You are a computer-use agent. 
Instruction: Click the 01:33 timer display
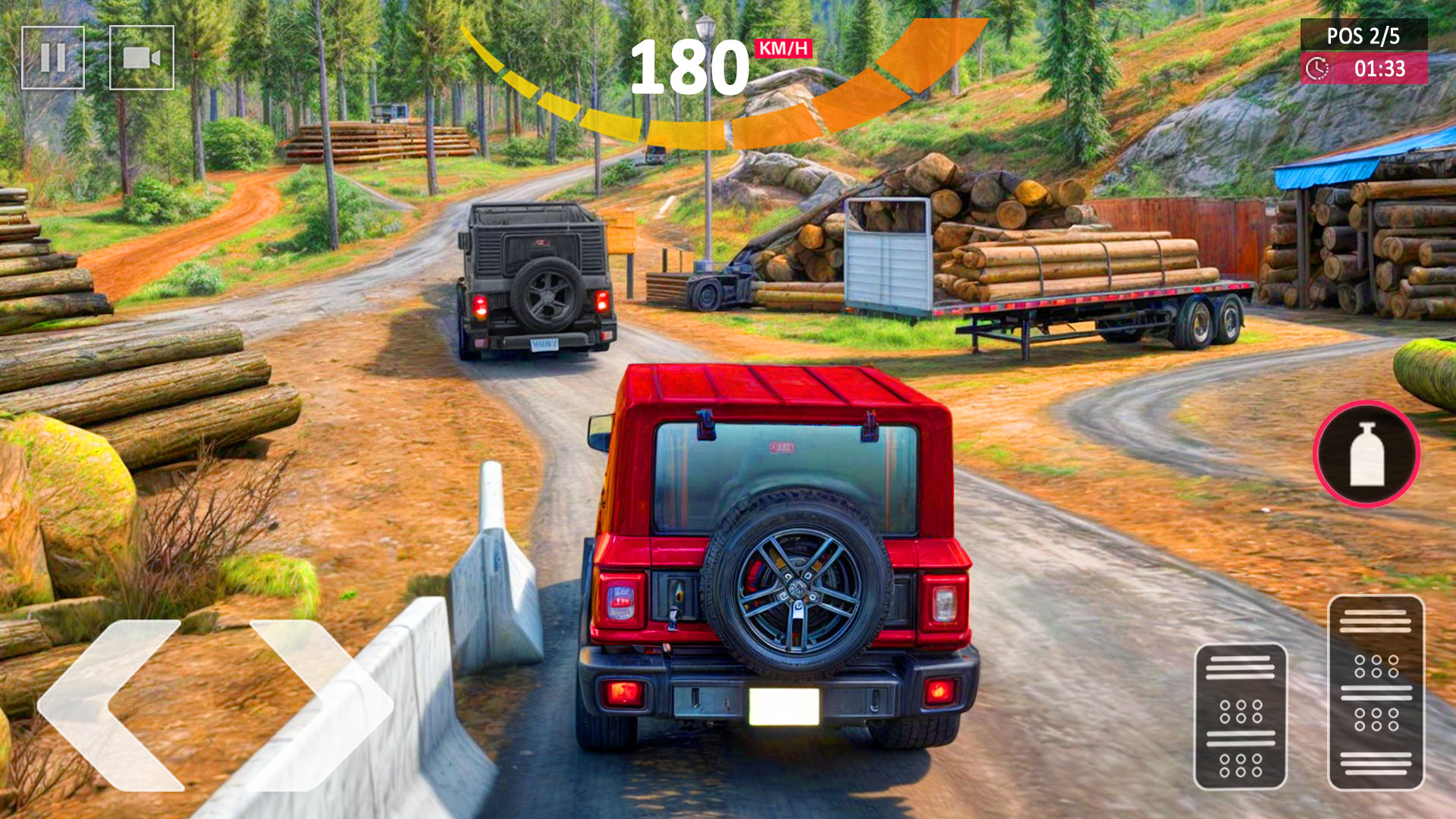[x=1380, y=69]
